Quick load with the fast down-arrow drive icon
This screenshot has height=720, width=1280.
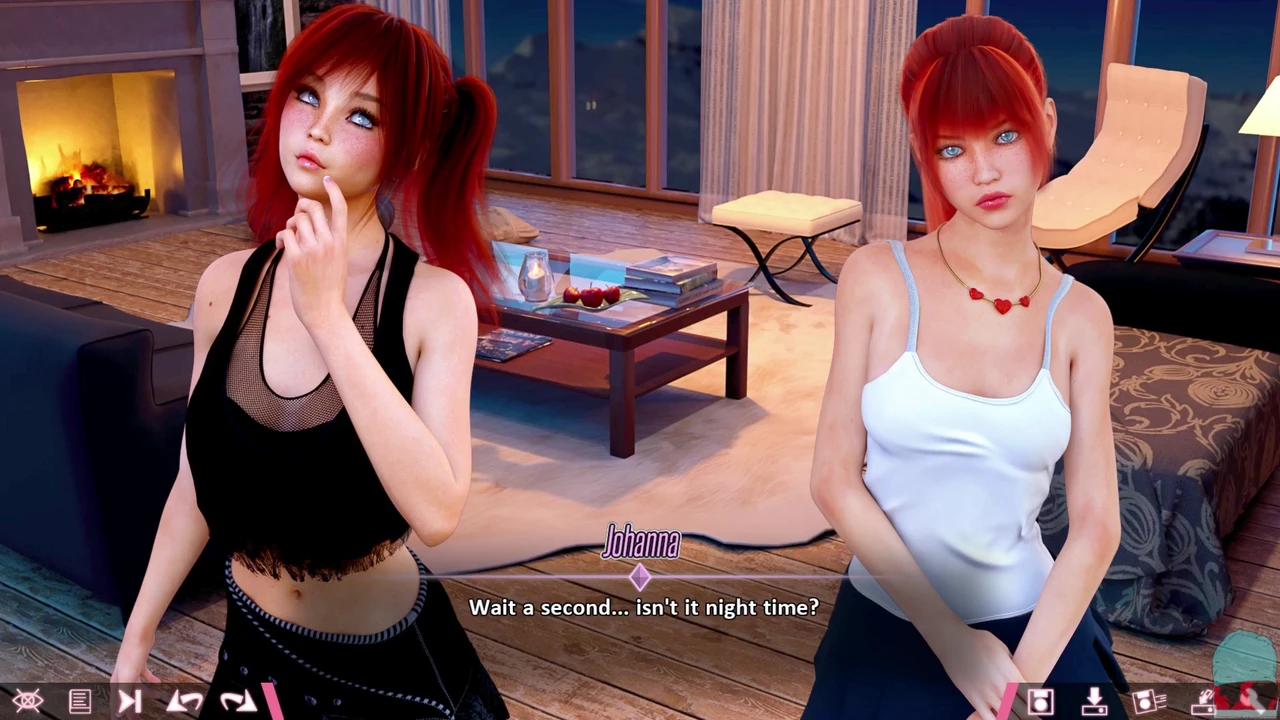click(1203, 701)
